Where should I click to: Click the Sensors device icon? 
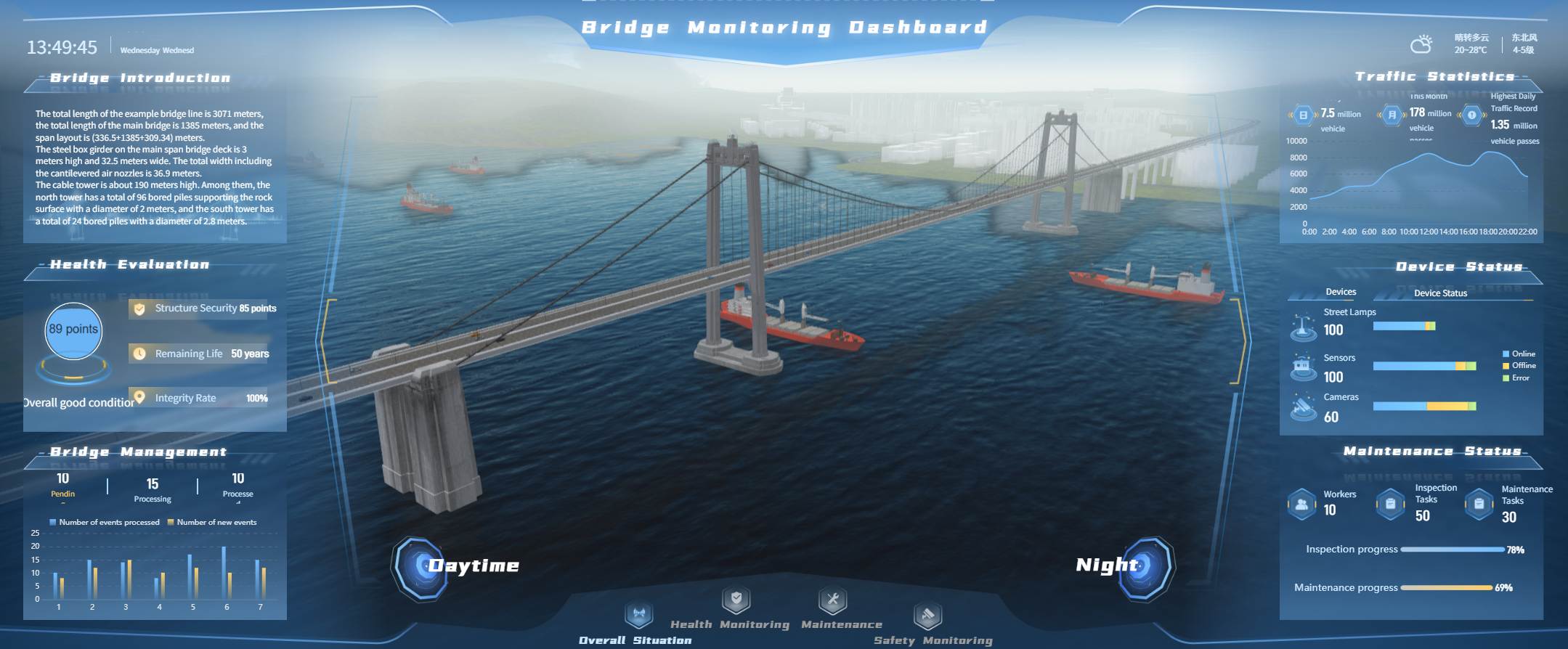tap(1303, 367)
